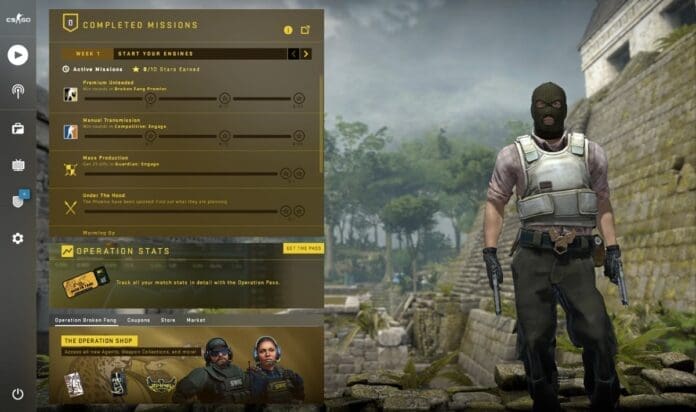Click the CS:GO logo home button
696x412 pixels.
click(x=17, y=20)
